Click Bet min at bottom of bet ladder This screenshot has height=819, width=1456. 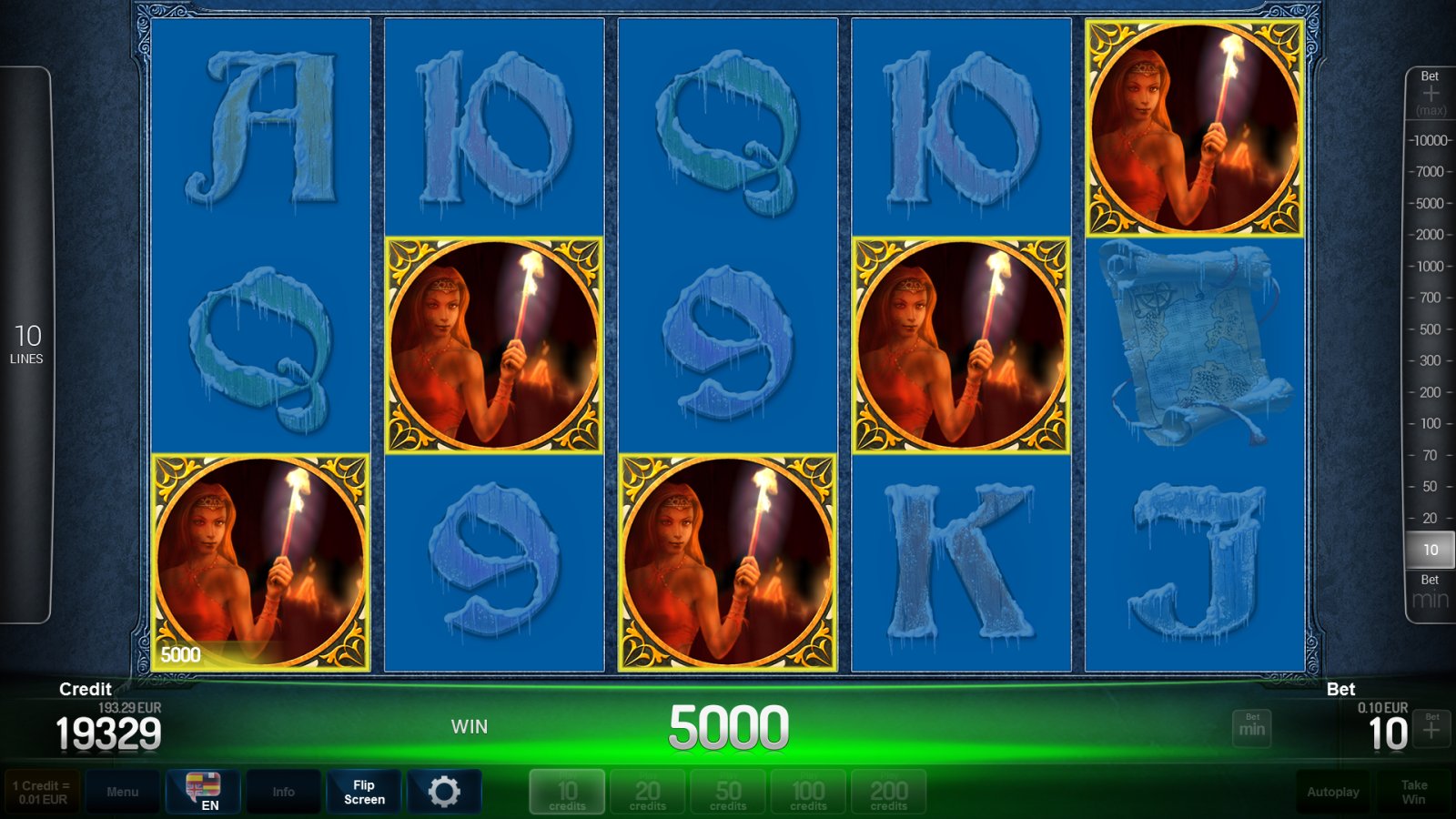point(1429,591)
